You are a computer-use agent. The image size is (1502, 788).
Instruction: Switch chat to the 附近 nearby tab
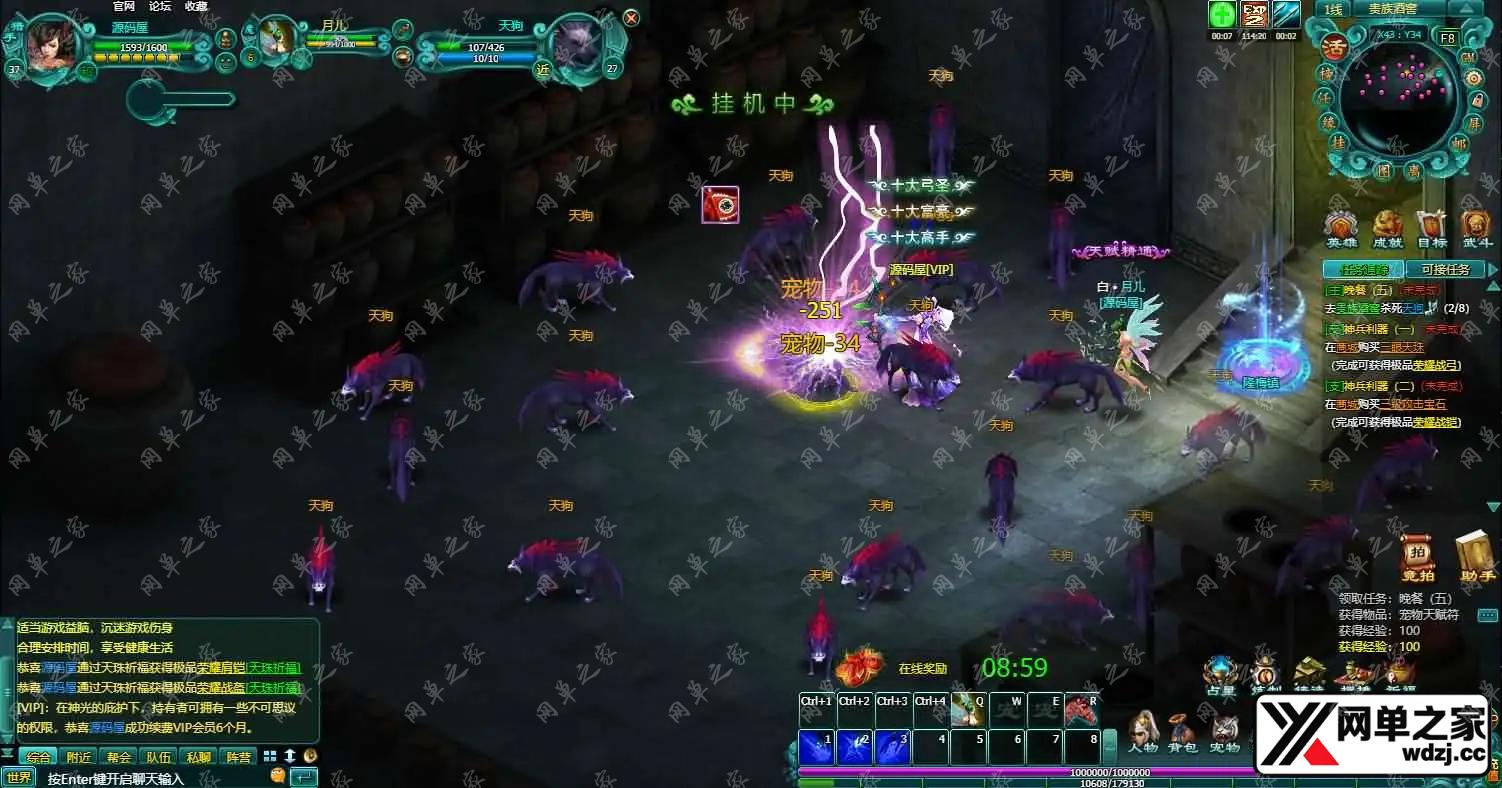[x=80, y=757]
